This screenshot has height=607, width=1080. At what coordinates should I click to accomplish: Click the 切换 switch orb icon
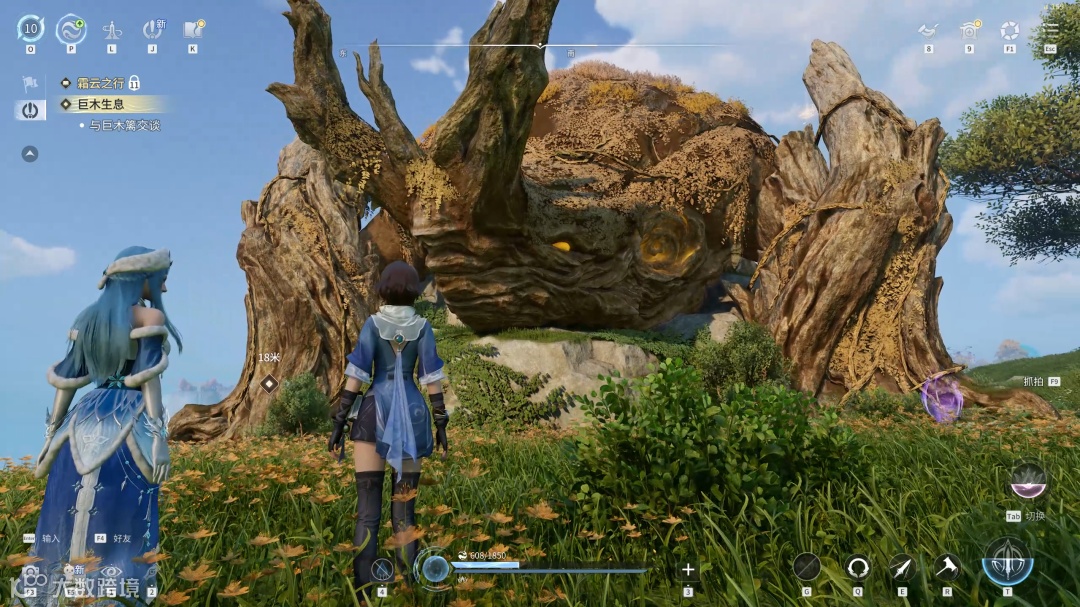[1028, 482]
